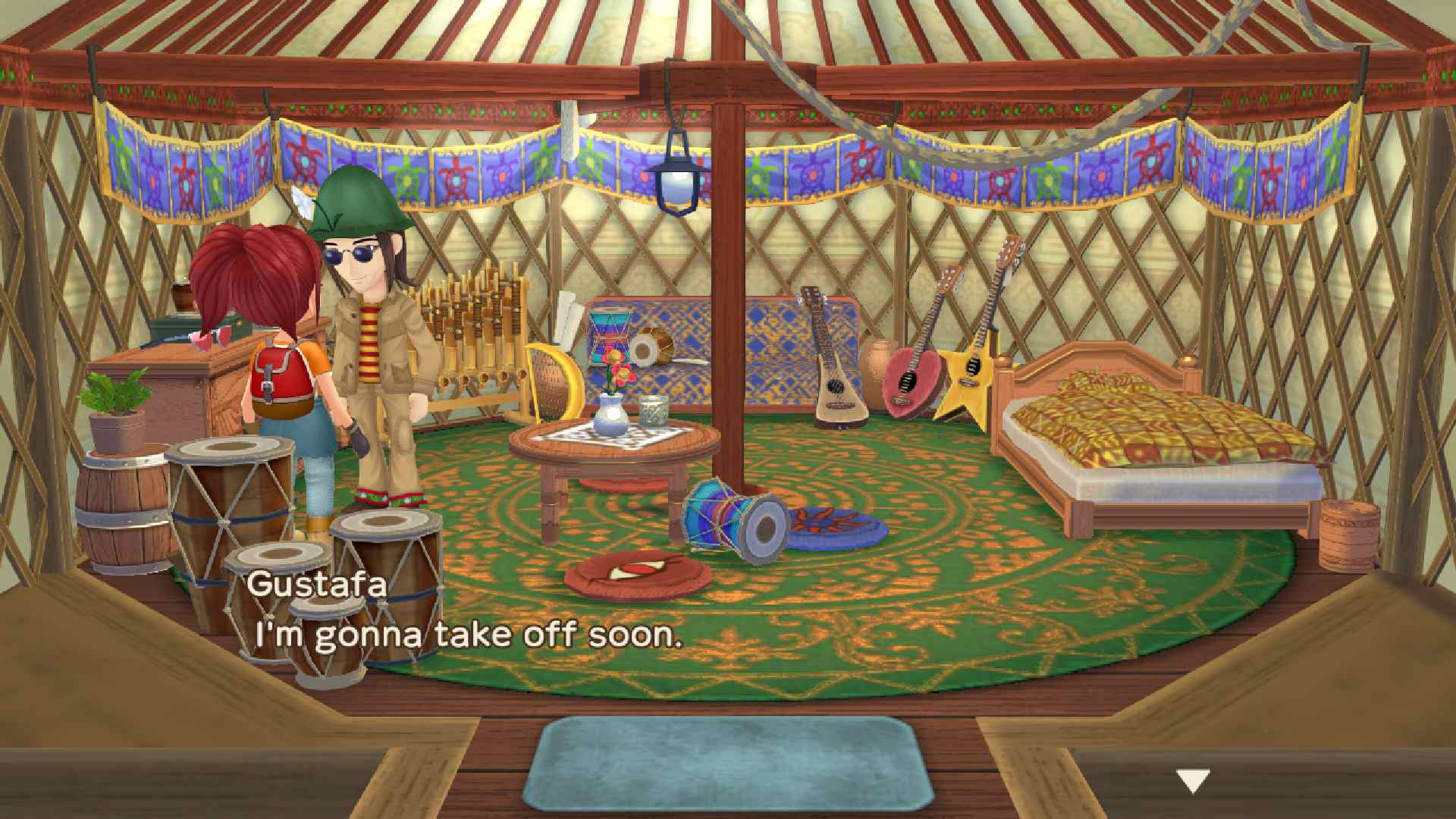The width and height of the screenshot is (1456, 819).
Task: Advance dialogue with the white arrow indicator
Action: [1192, 780]
